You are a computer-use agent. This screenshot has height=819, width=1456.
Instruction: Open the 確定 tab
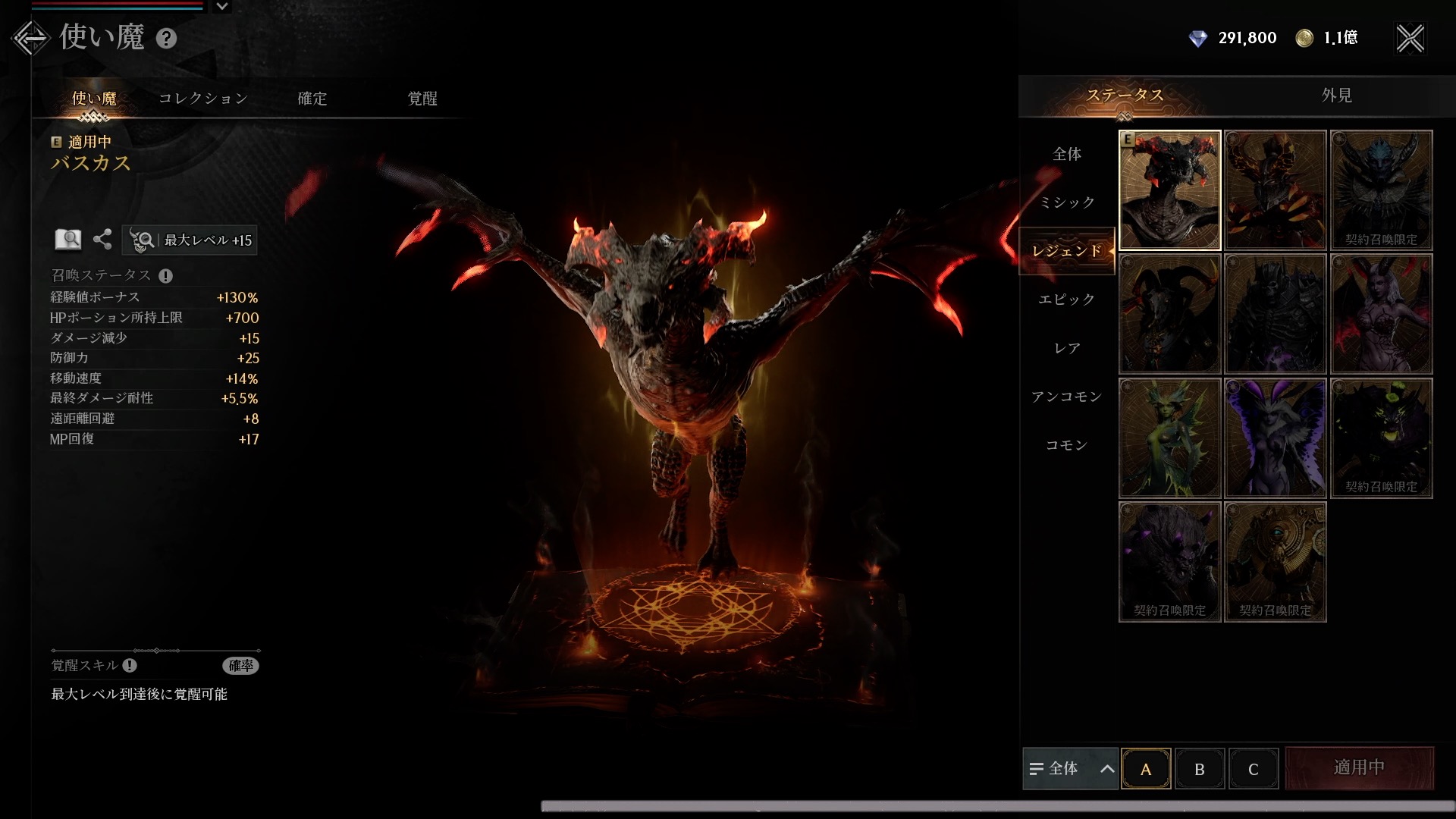312,99
